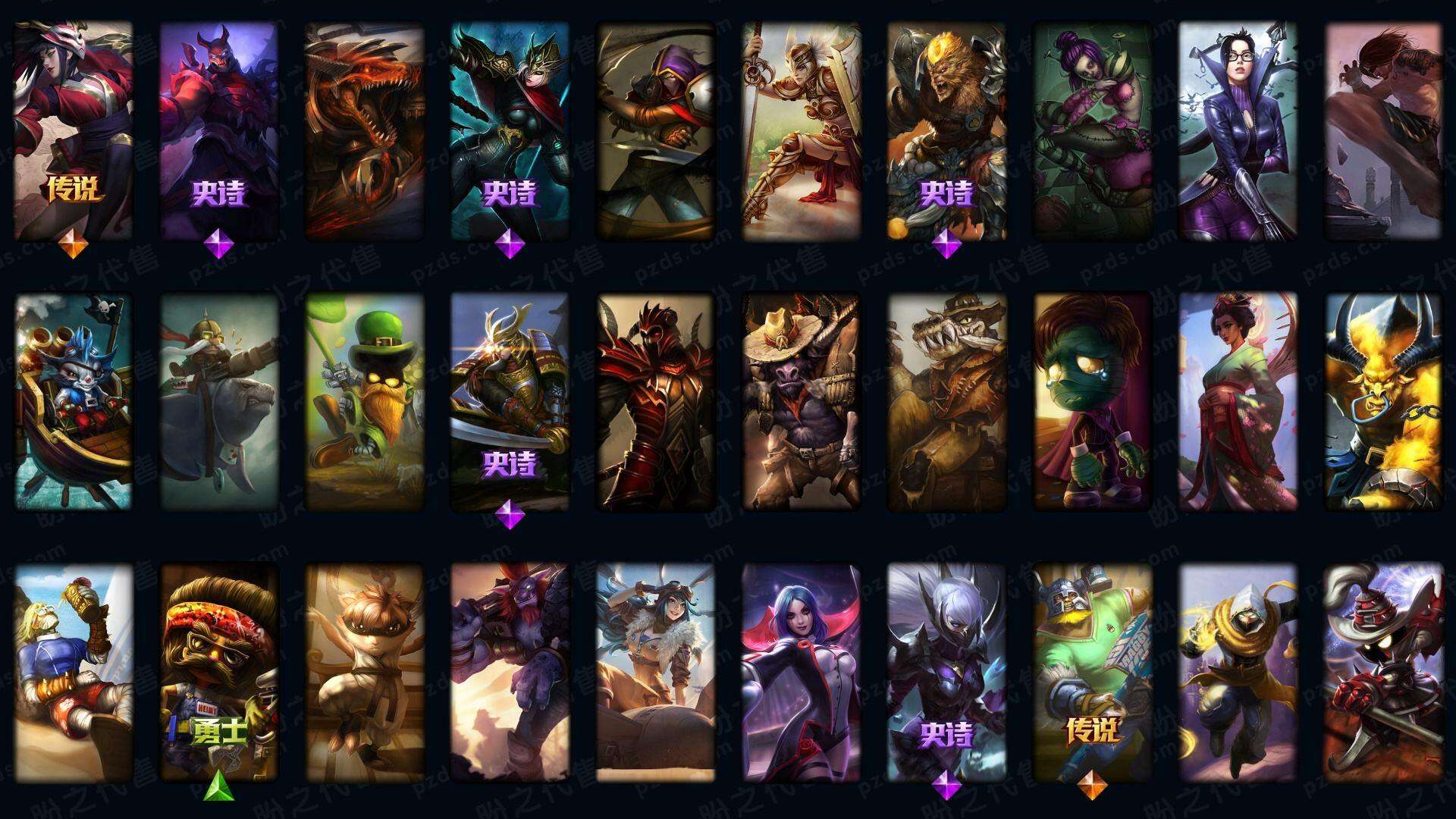Select the Heimerdinger card with headband

pos(218,672)
